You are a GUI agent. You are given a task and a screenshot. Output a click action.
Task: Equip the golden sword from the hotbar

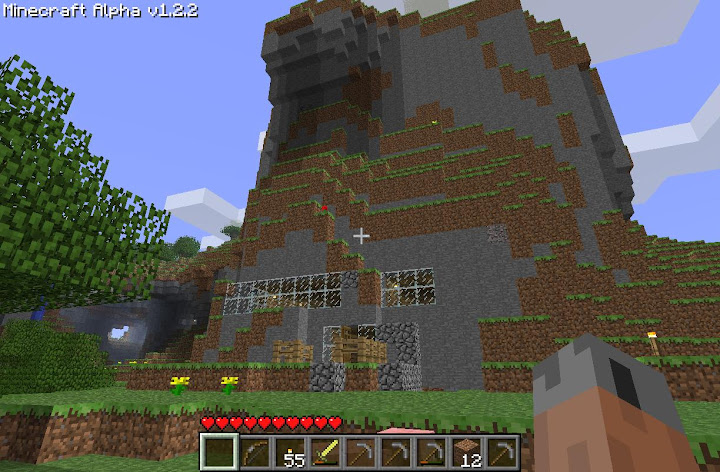coord(325,451)
